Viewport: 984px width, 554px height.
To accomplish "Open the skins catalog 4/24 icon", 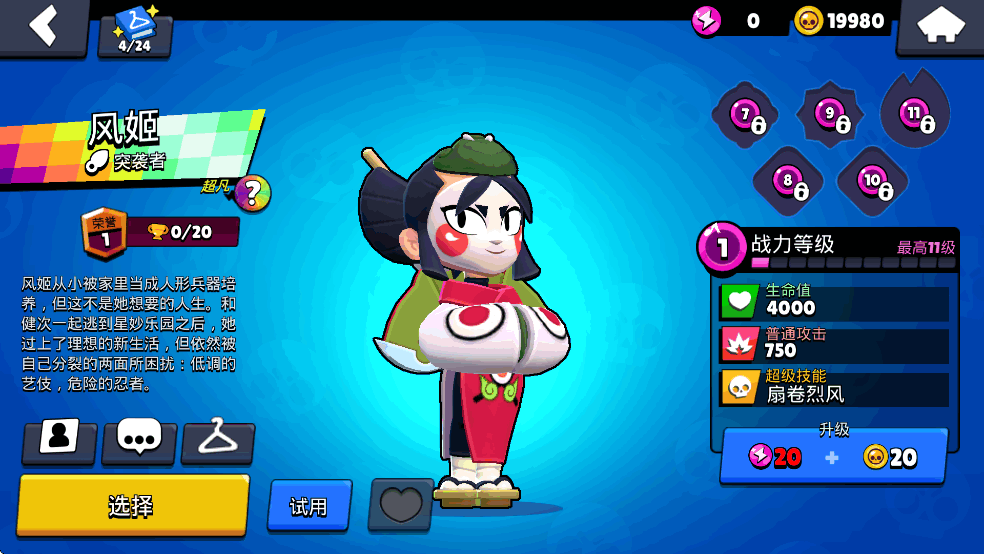I will pos(135,32).
